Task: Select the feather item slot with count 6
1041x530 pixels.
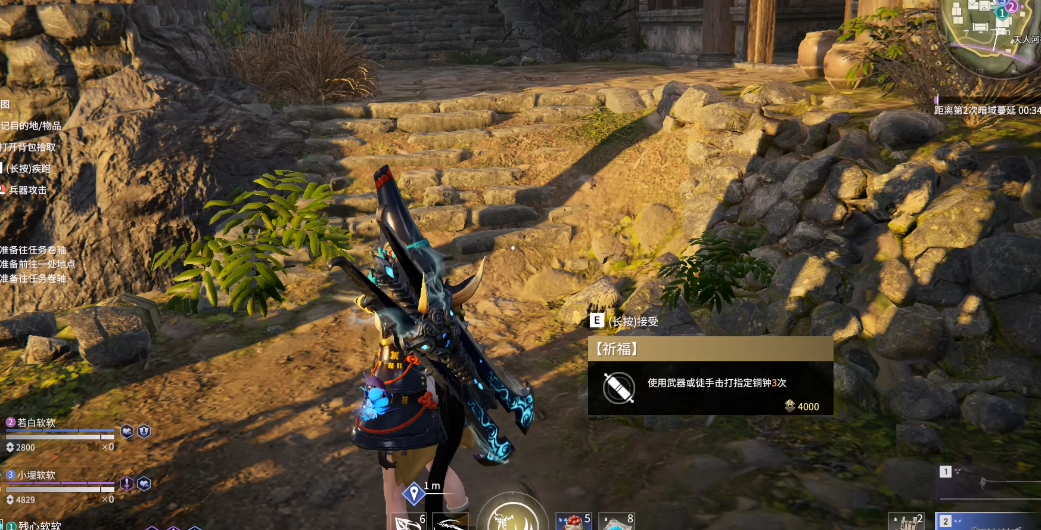Action: pyautogui.click(x=409, y=521)
